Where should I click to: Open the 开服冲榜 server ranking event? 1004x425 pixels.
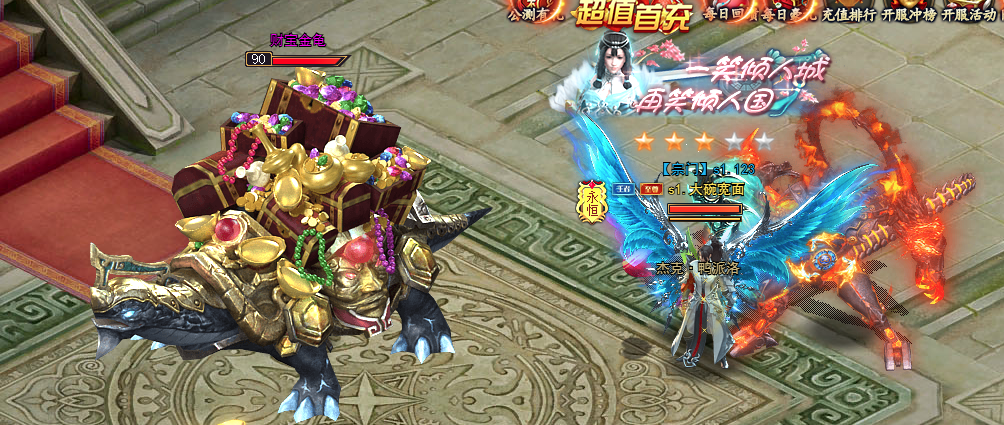(x=909, y=14)
